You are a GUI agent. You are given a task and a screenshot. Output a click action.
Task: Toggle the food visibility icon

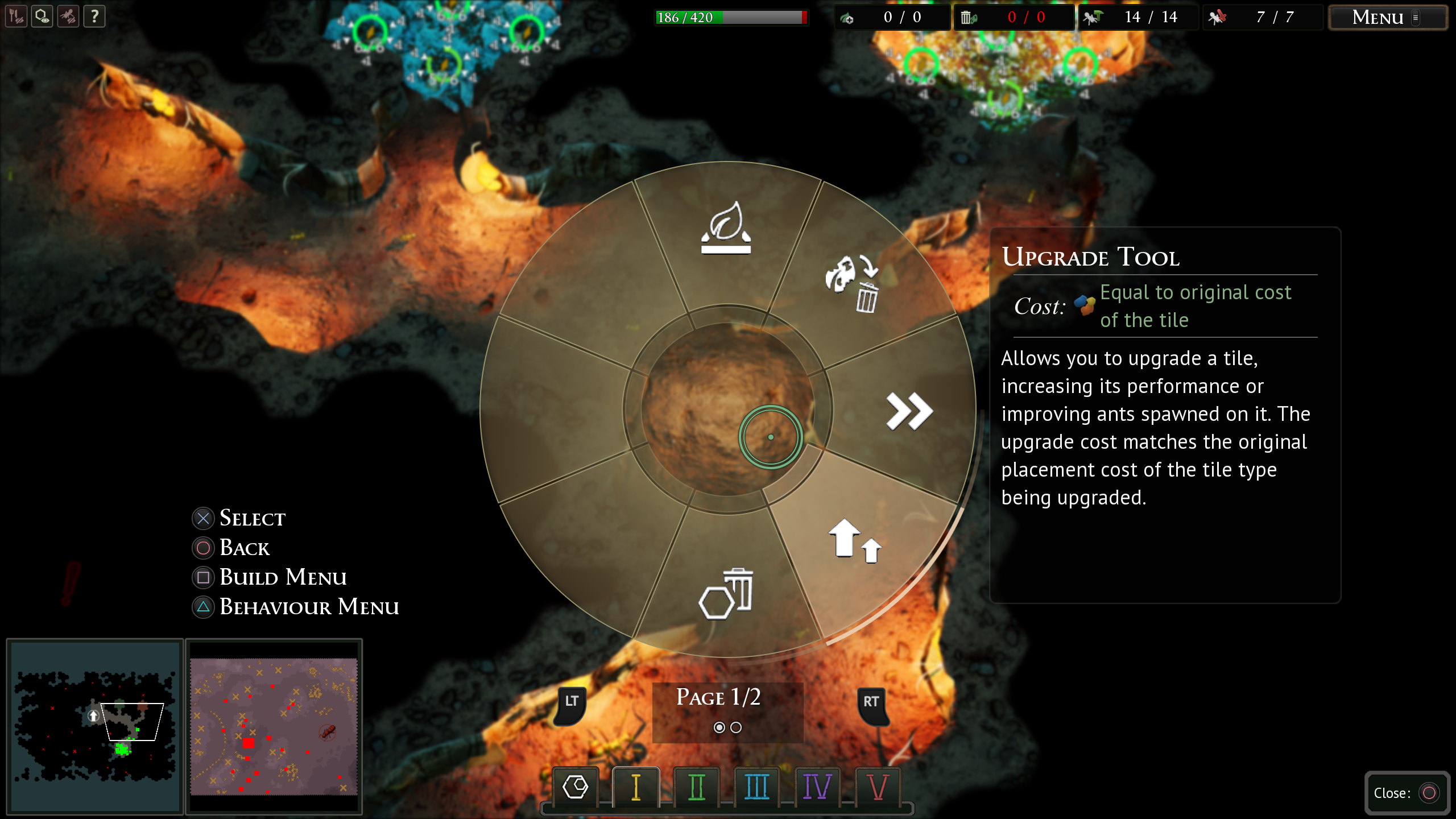coord(16,16)
